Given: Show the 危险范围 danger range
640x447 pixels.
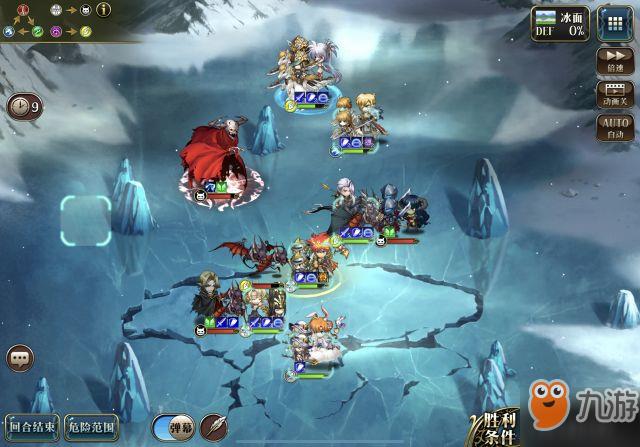Looking at the screenshot, I should (x=91, y=427).
